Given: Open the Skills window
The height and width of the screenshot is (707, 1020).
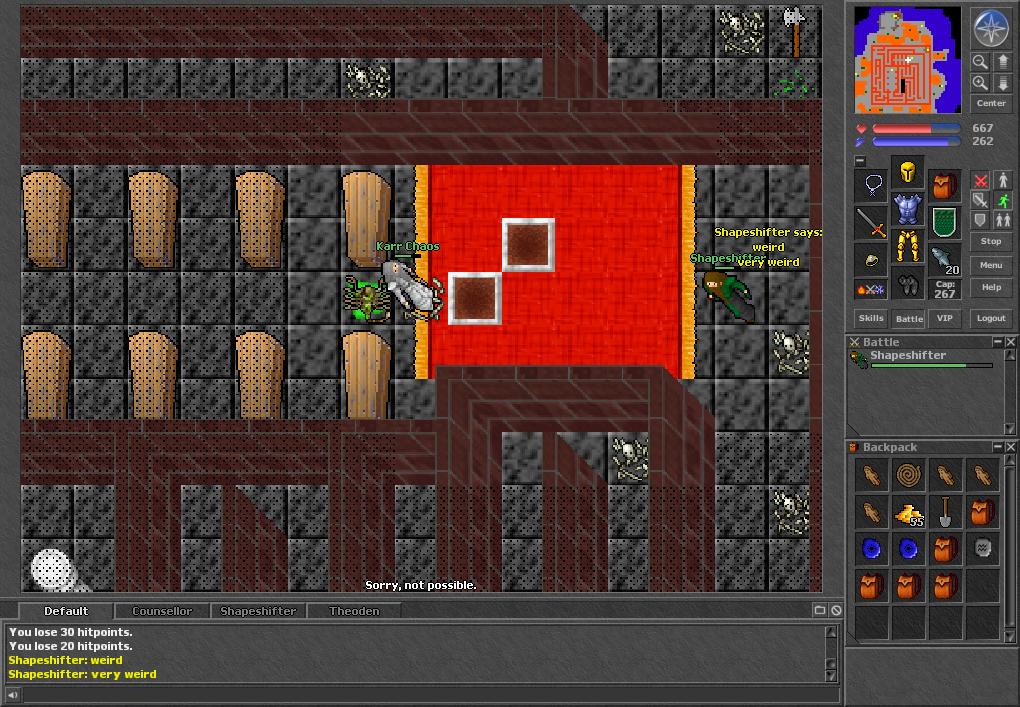Looking at the screenshot, I should click(871, 318).
